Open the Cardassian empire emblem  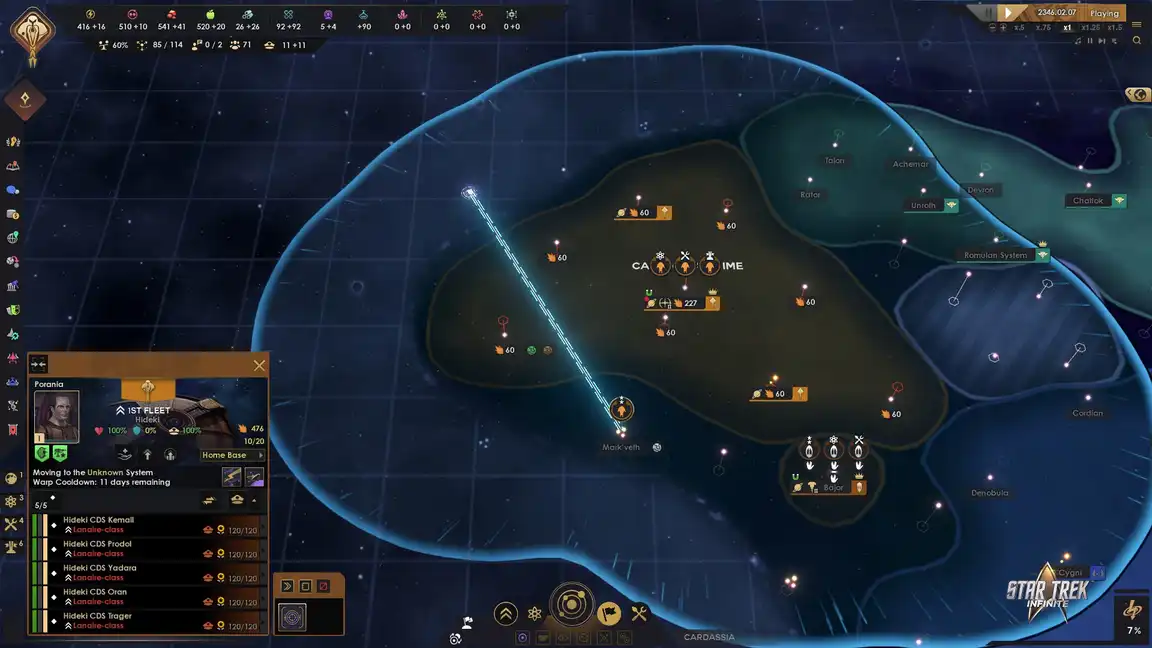tap(32, 32)
